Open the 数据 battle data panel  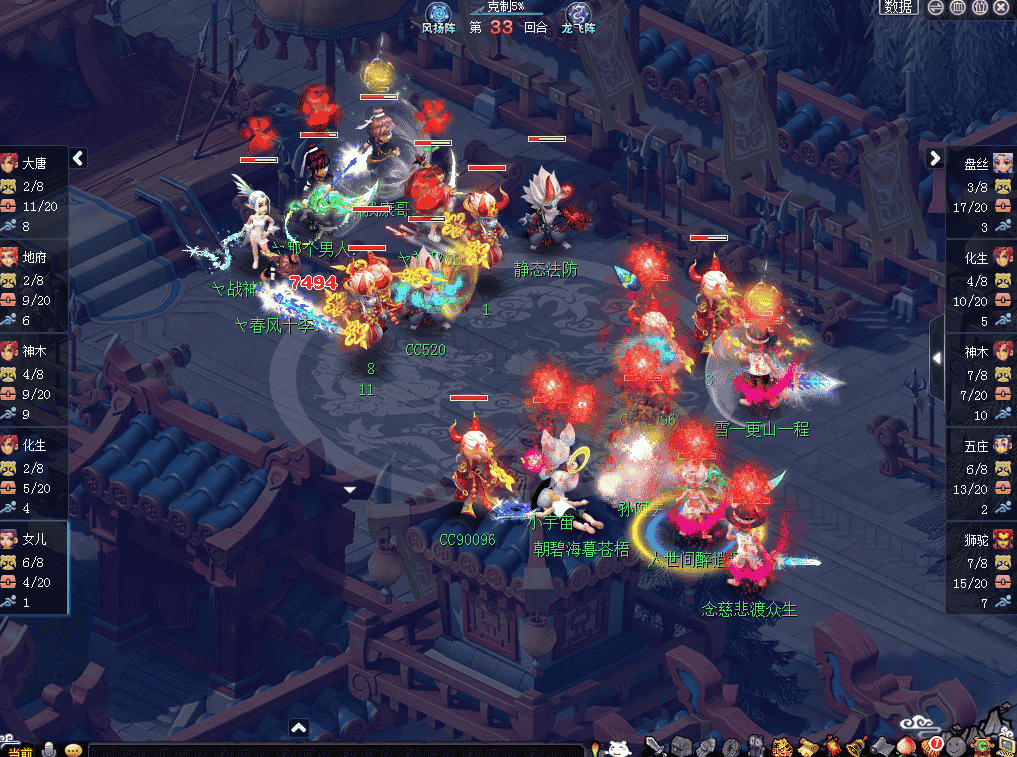pyautogui.click(x=899, y=7)
